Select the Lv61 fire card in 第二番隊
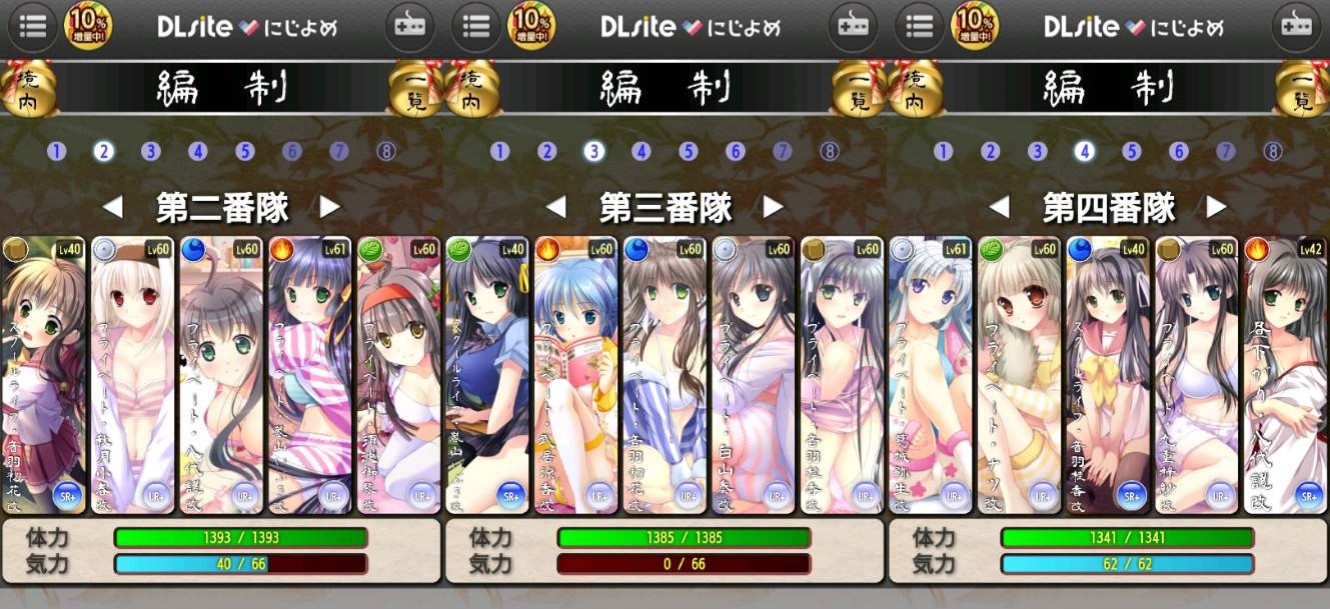Screen dimensions: 1330x609 pos(309,375)
